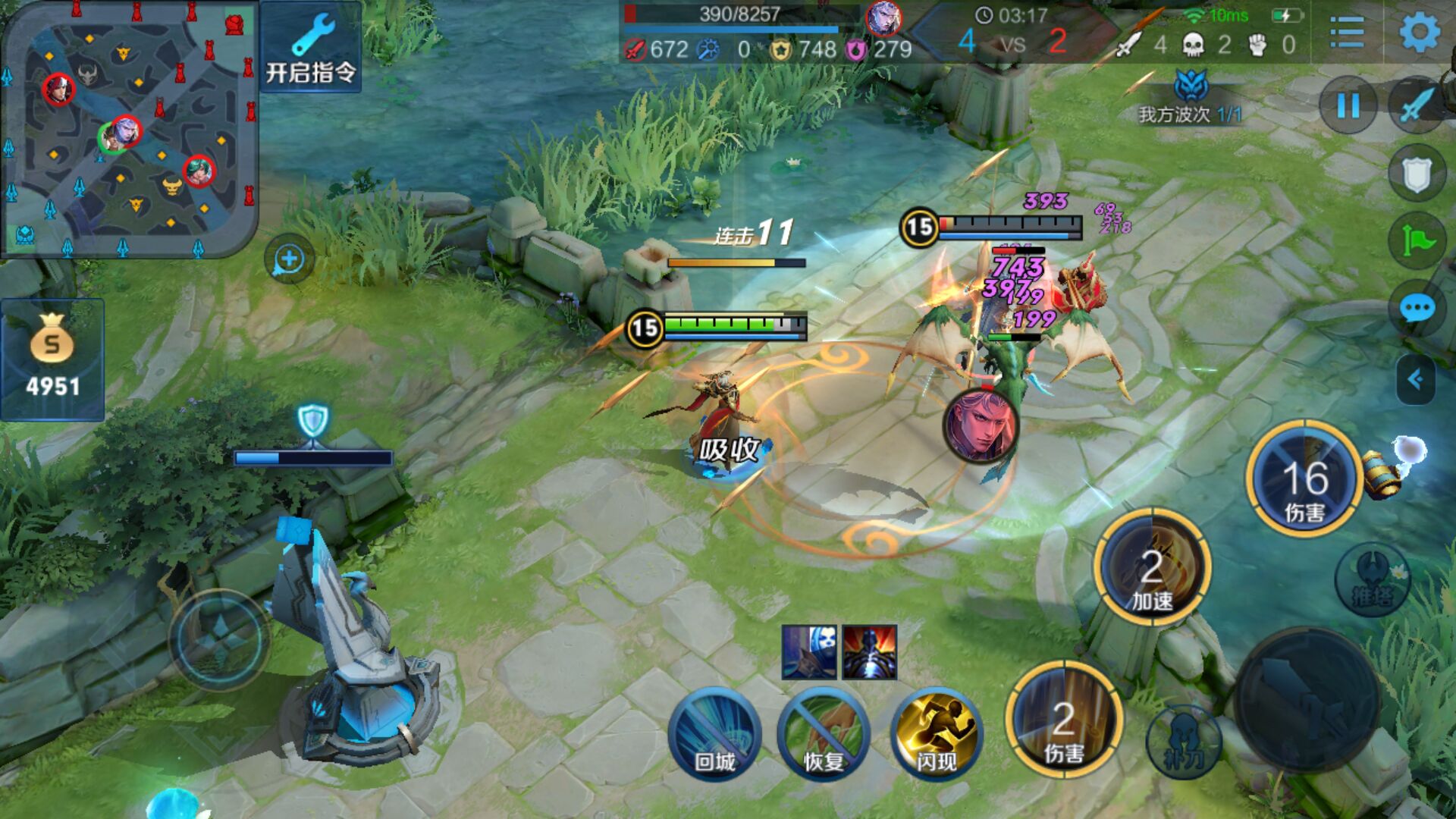The image size is (1456, 819).
Task: Open the settings gear menu
Action: pos(1419,32)
